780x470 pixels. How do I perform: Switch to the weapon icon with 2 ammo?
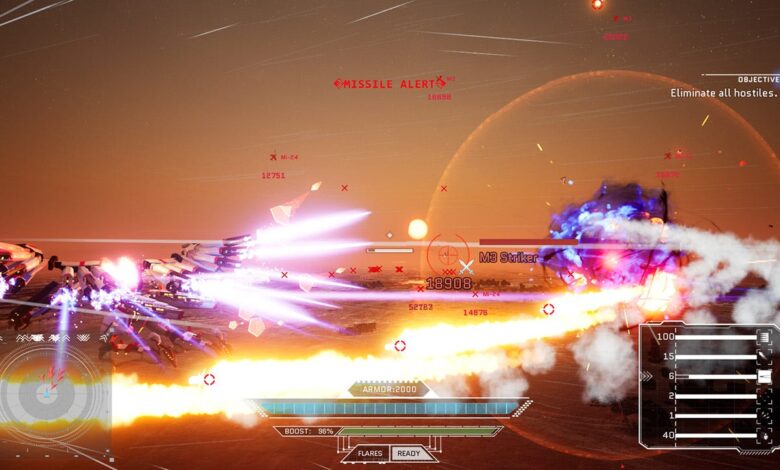764,396
